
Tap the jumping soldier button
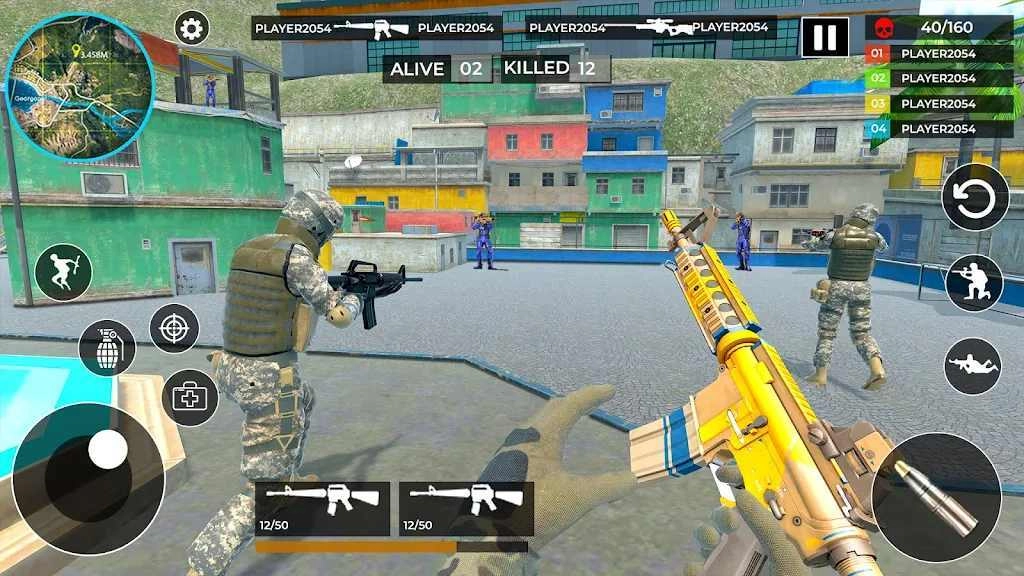pos(63,272)
